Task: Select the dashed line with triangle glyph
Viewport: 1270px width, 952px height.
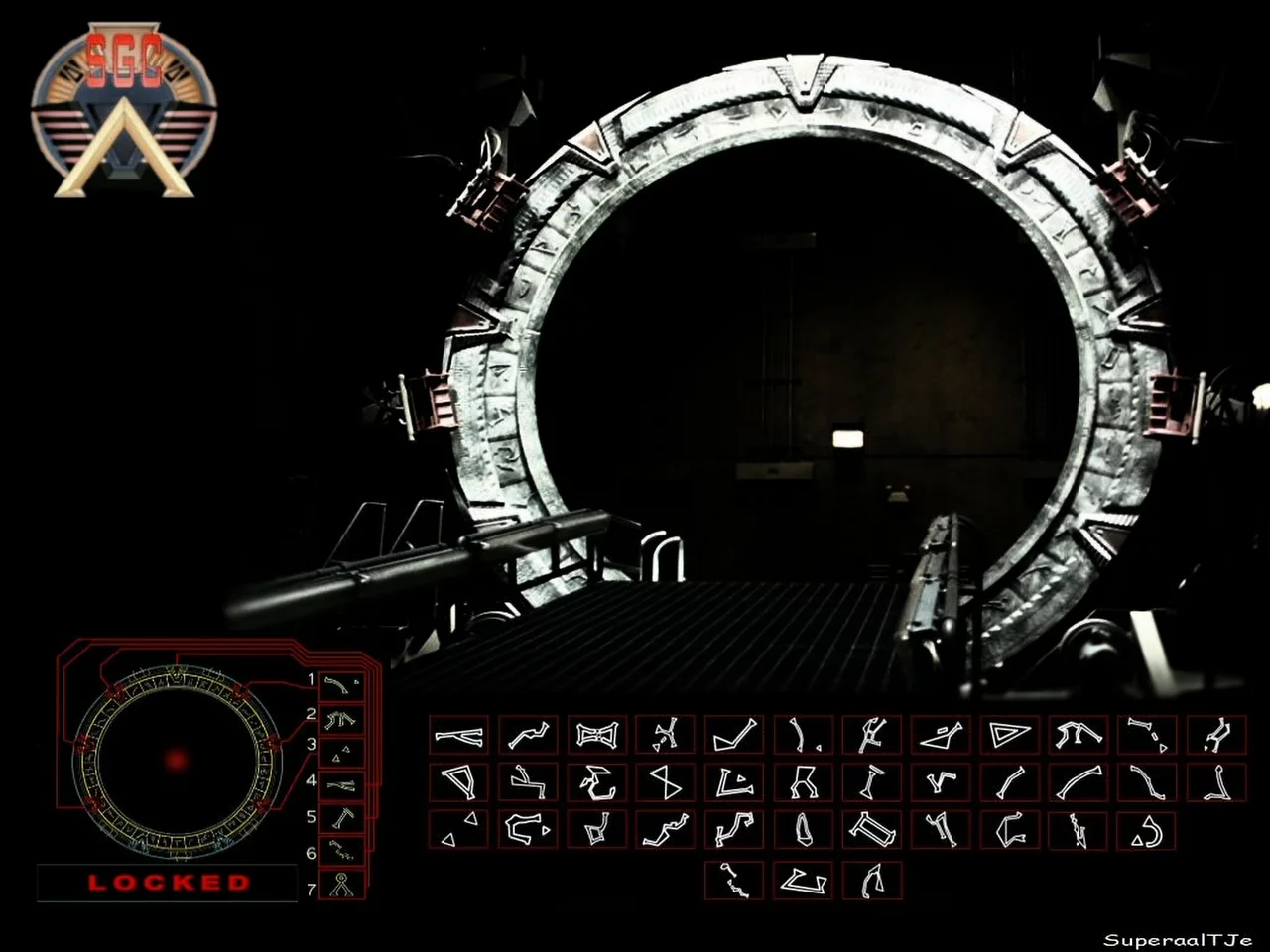Action: click(1148, 735)
